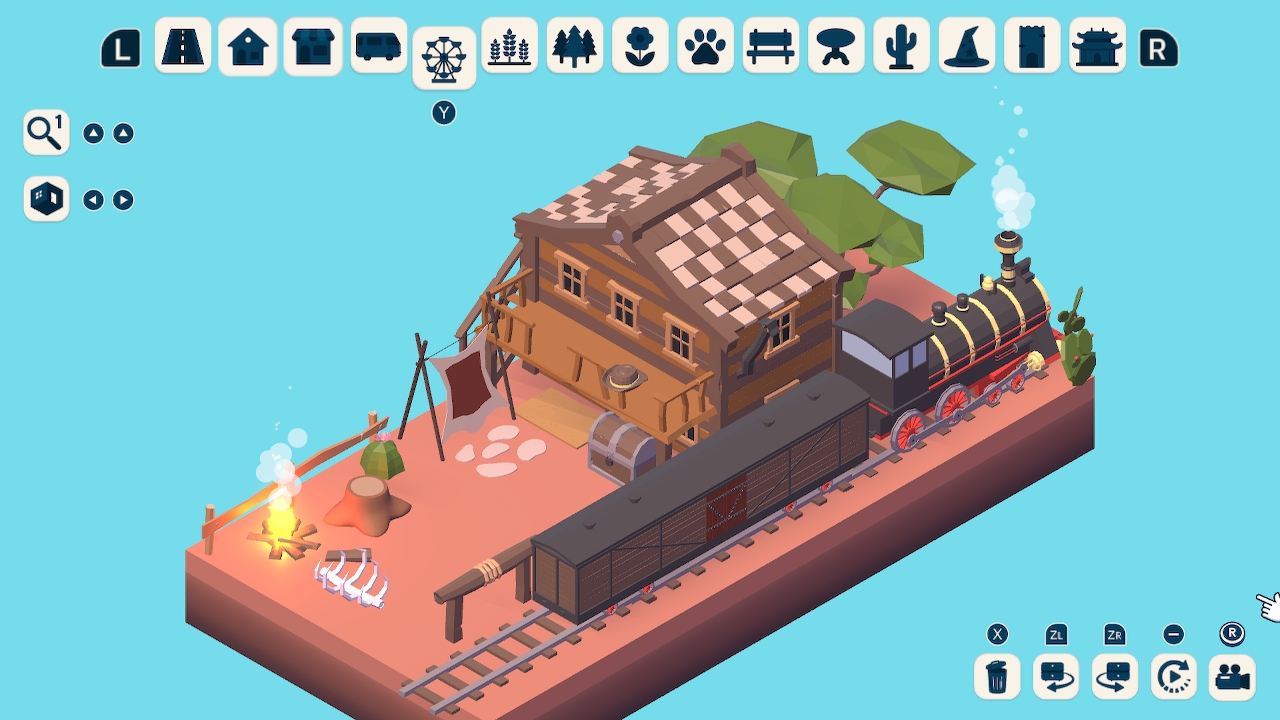Image resolution: width=1280 pixels, height=720 pixels.
Task: Rotate the piece left with ZL
Action: click(1055, 676)
